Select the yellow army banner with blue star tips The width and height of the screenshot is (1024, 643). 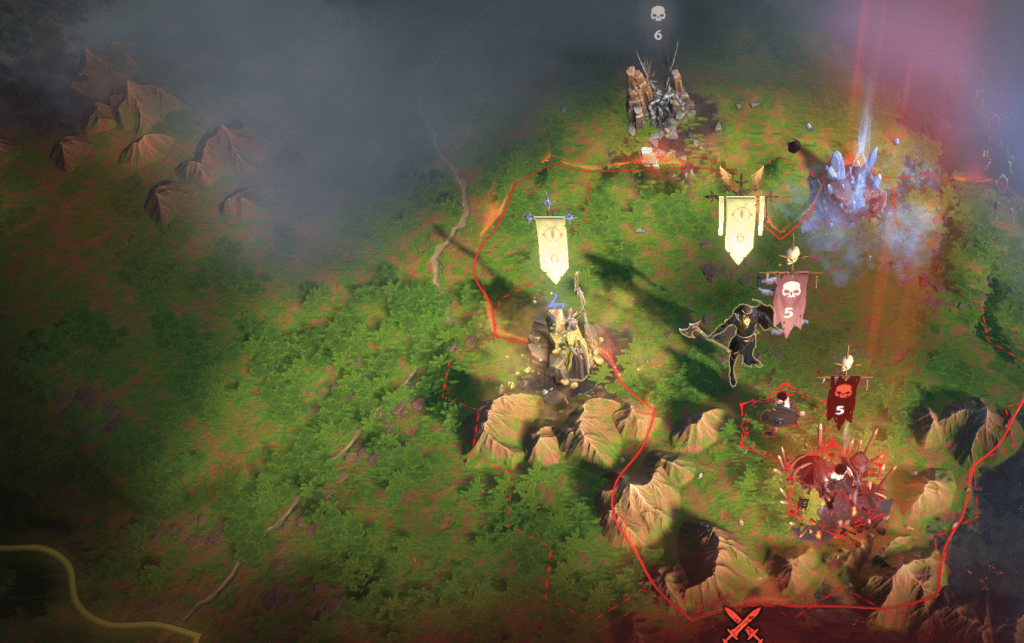[x=553, y=246]
